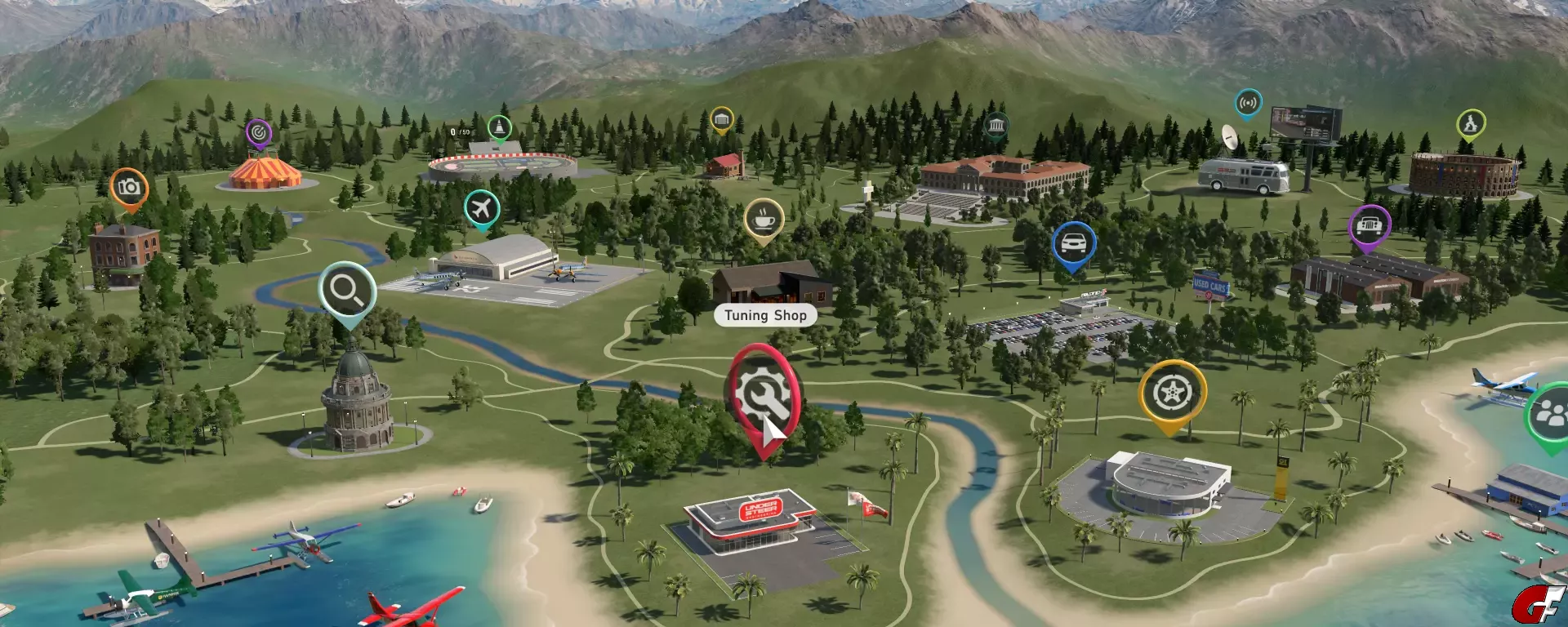Open the purple target pin above the circus tent
Viewport: 1568px width, 627px height.
click(258, 132)
